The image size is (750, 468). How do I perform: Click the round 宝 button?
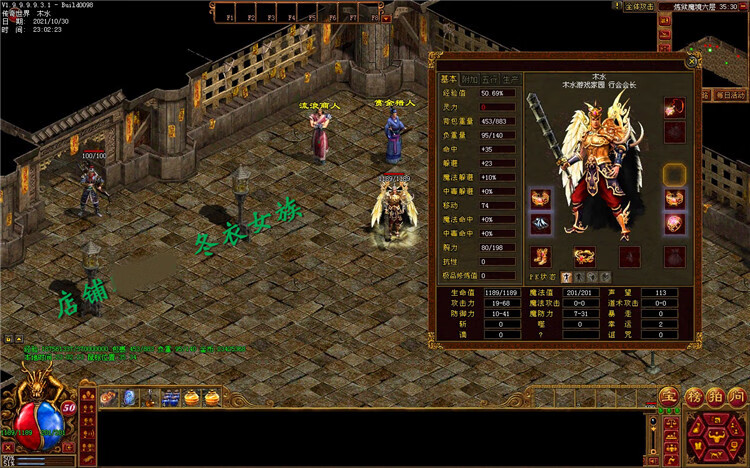click(x=668, y=397)
